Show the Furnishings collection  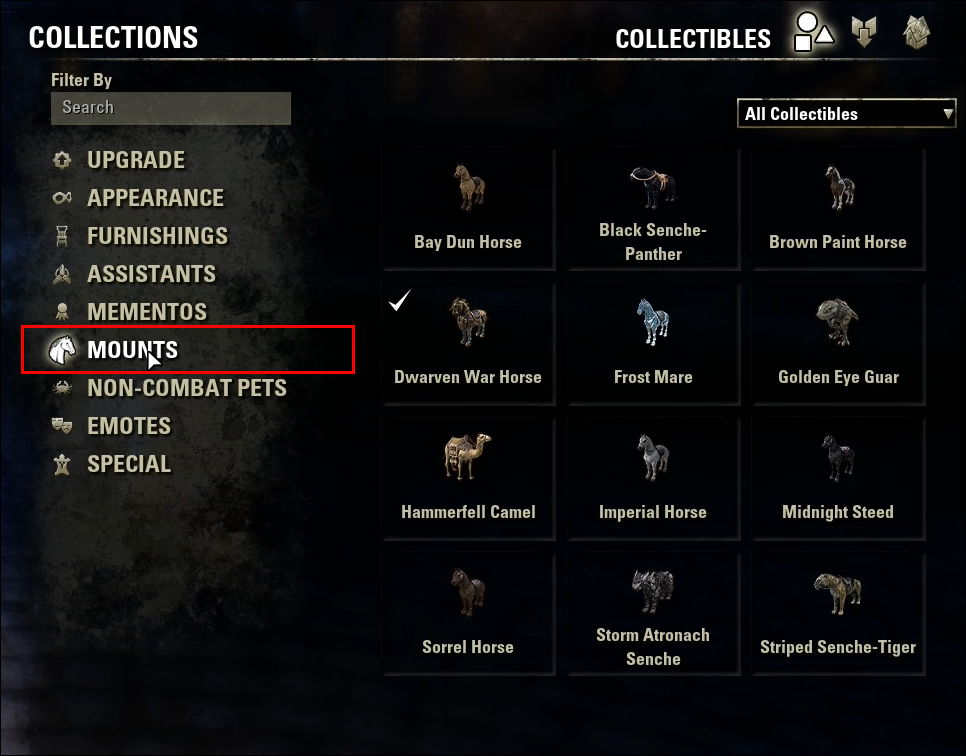tap(157, 236)
